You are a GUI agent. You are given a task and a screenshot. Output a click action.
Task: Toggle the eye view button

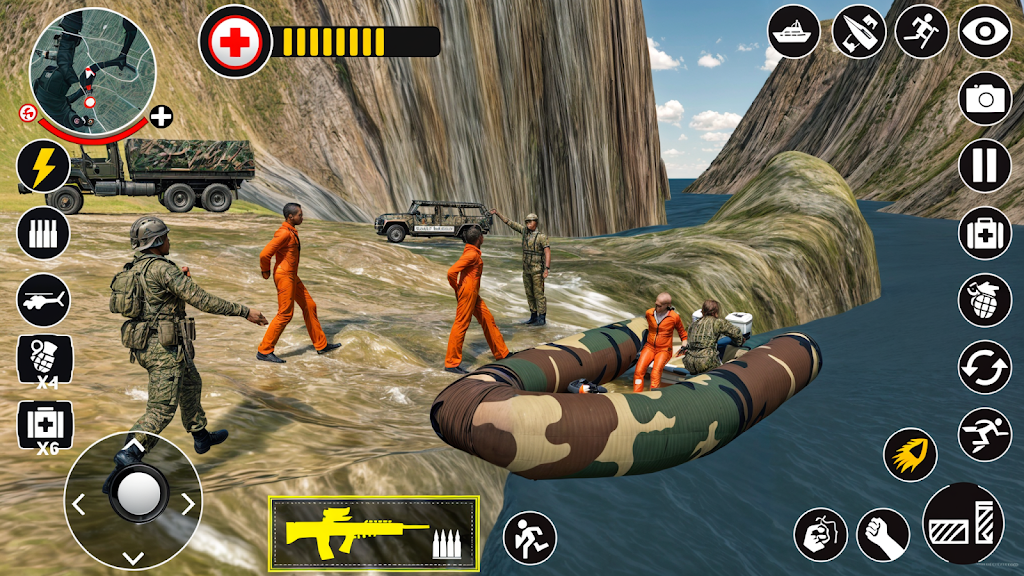tap(985, 31)
